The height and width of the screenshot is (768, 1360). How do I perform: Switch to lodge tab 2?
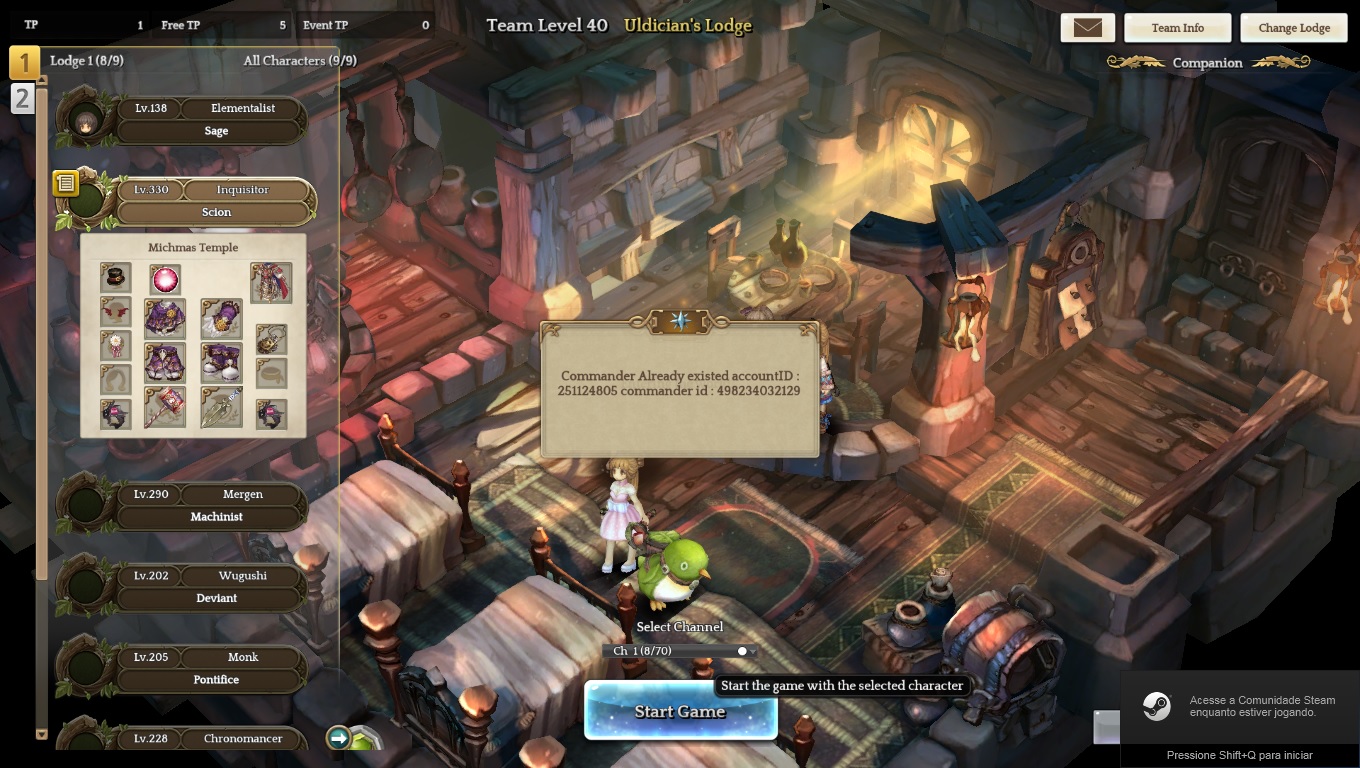click(22, 98)
